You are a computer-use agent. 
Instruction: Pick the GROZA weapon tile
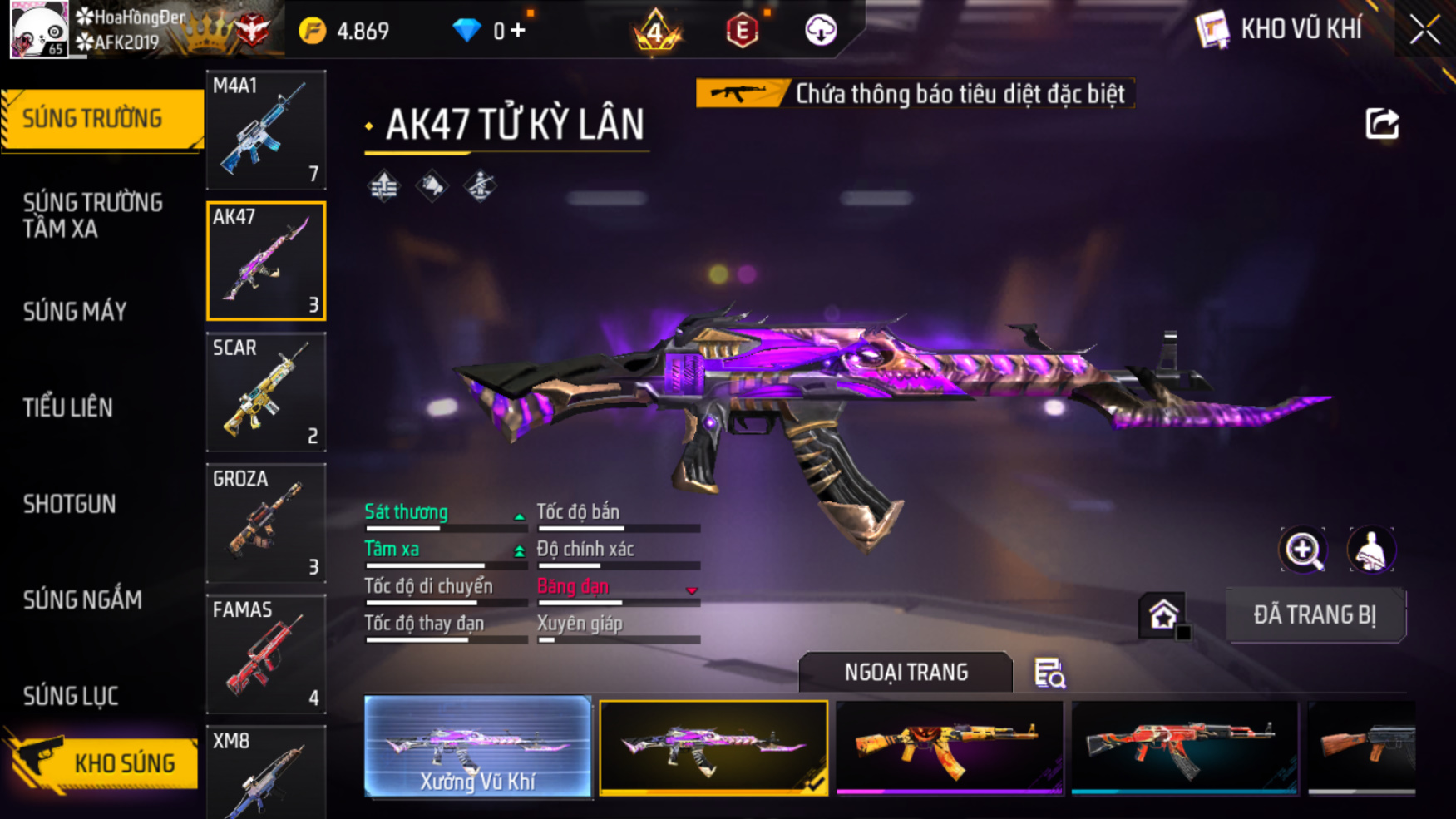click(266, 523)
